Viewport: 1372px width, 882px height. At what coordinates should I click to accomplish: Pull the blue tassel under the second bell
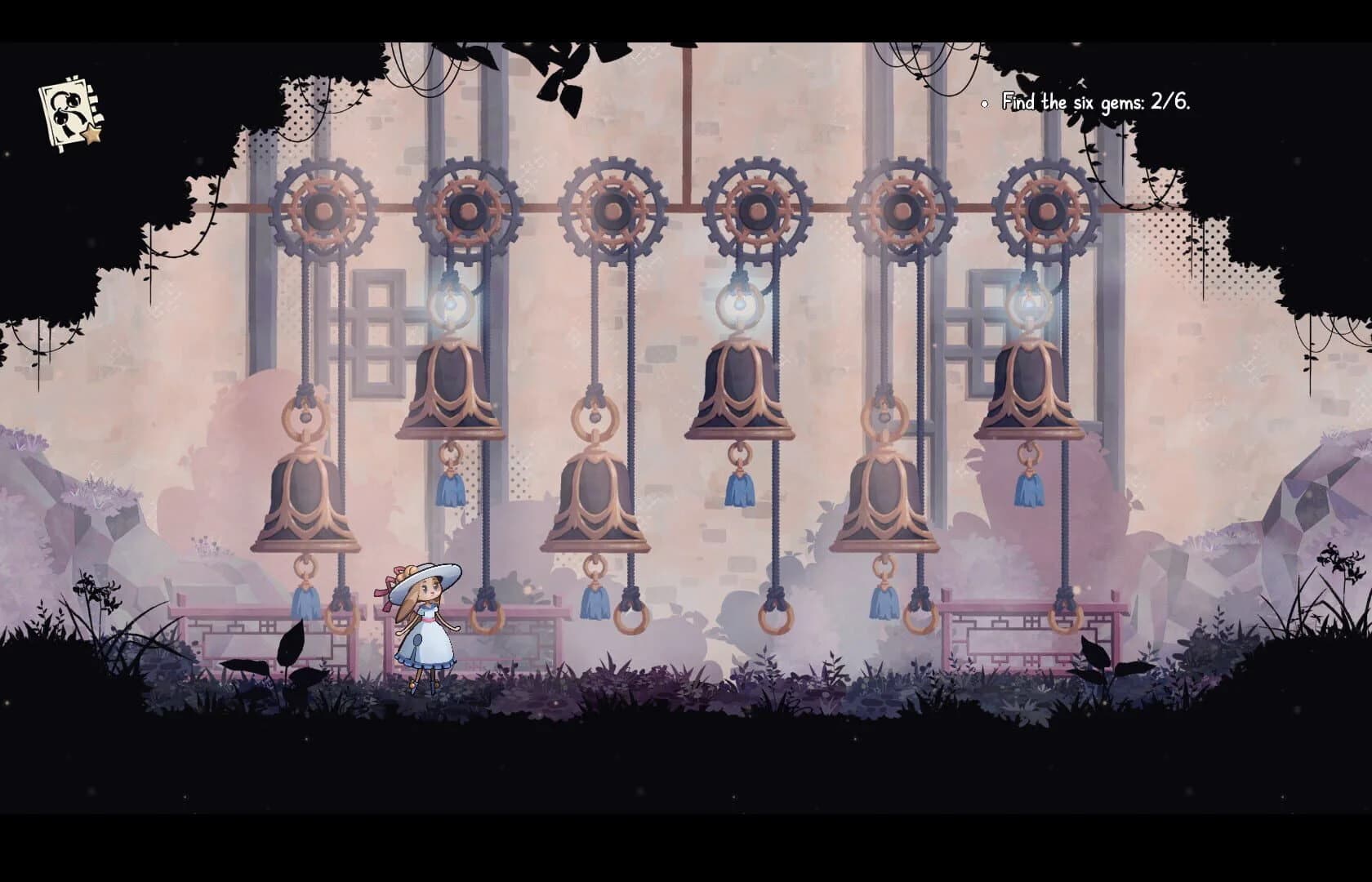tap(452, 488)
